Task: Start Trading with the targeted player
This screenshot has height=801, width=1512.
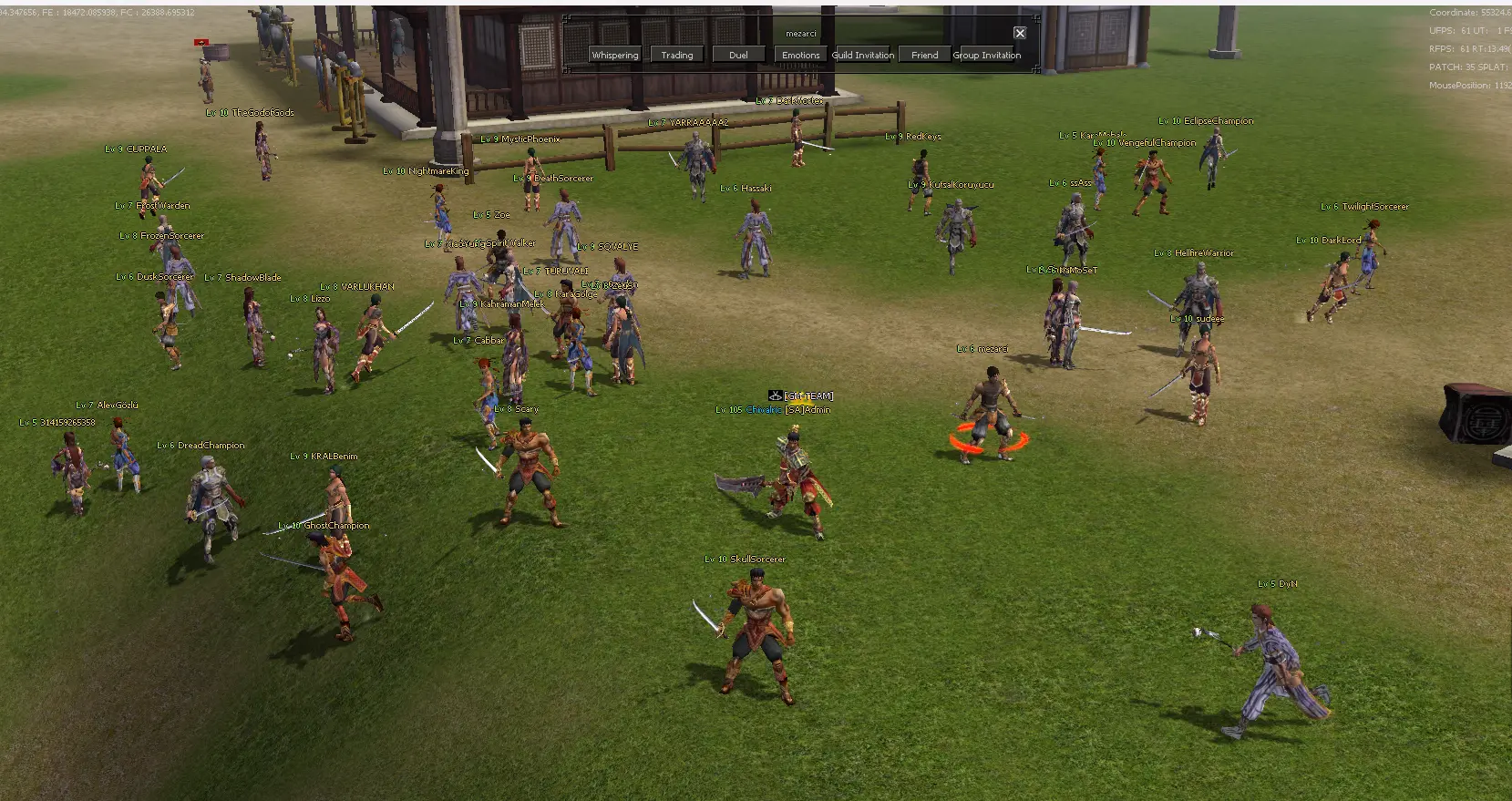Action: [x=677, y=55]
